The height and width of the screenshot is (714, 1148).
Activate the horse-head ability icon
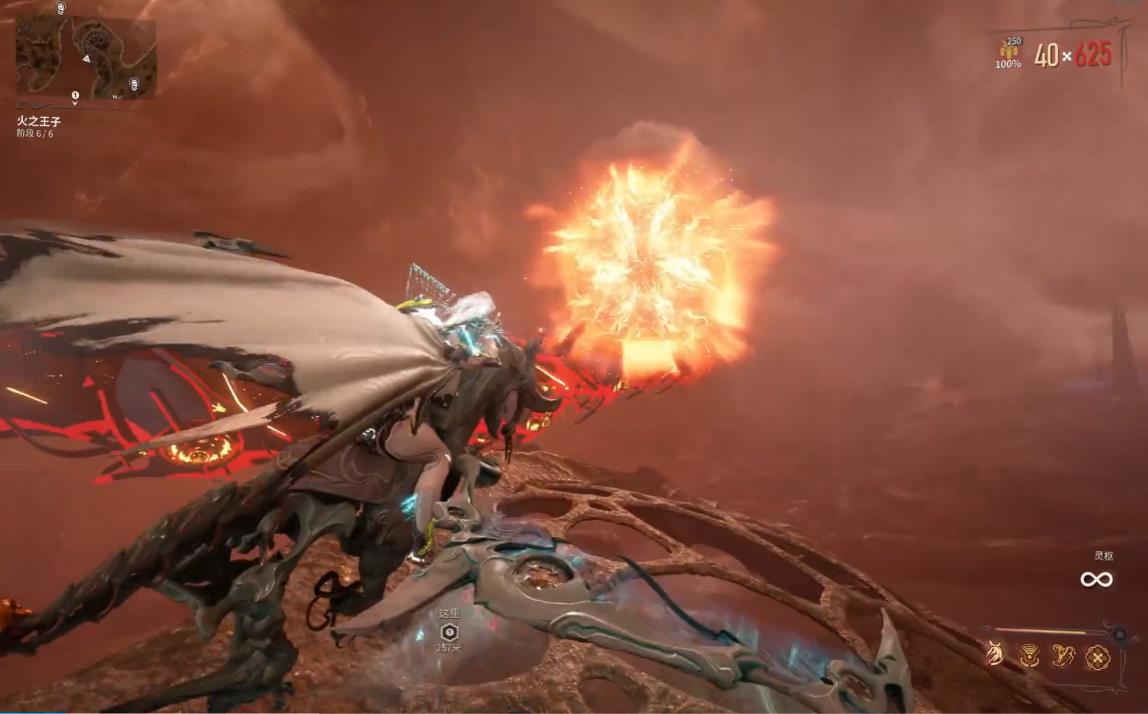(x=995, y=655)
